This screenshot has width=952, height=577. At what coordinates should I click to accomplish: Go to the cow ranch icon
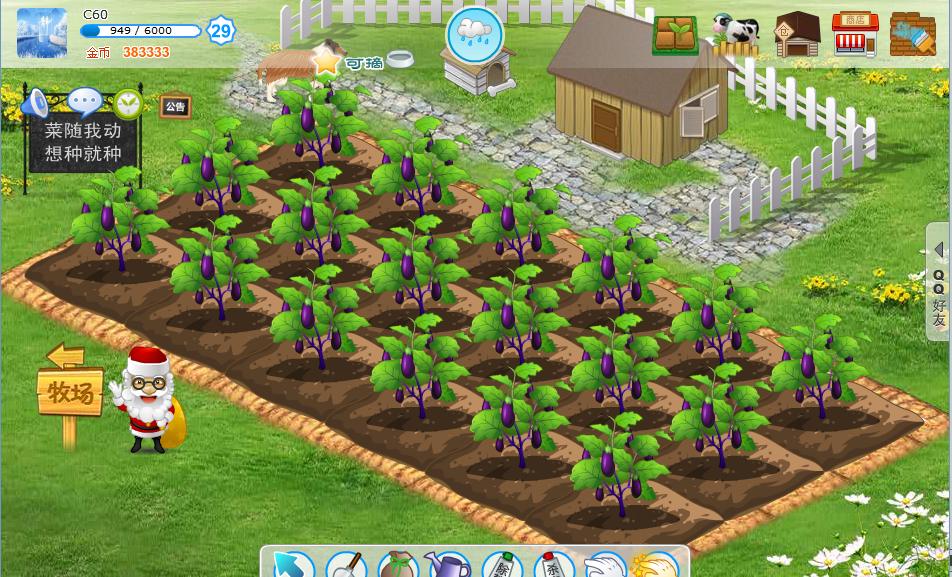[x=736, y=32]
